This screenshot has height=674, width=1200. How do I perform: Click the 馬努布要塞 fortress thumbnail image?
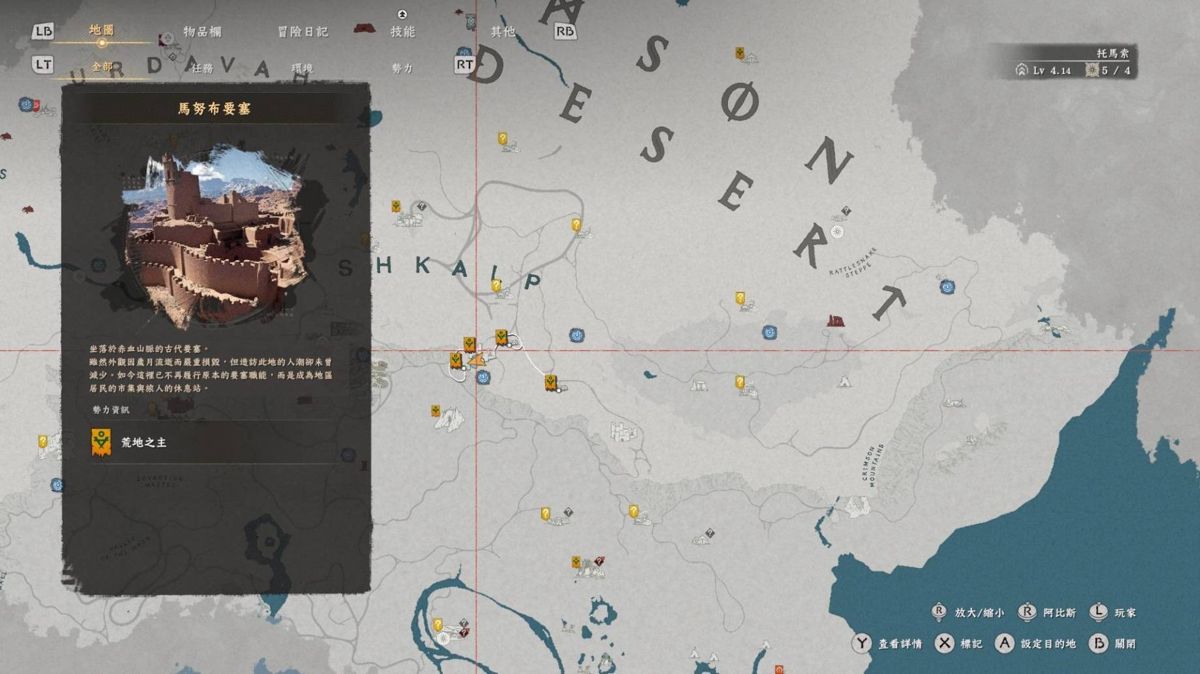coord(213,237)
